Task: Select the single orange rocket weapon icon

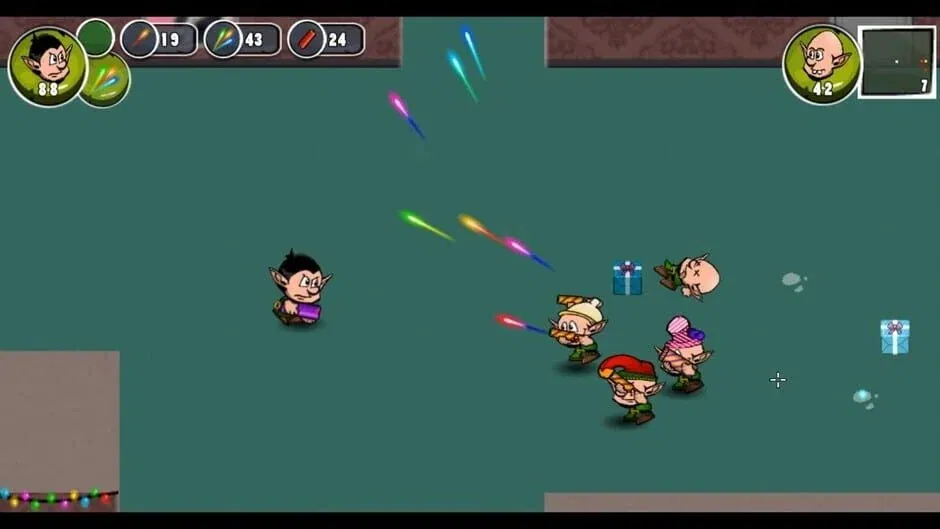Action: point(141,40)
